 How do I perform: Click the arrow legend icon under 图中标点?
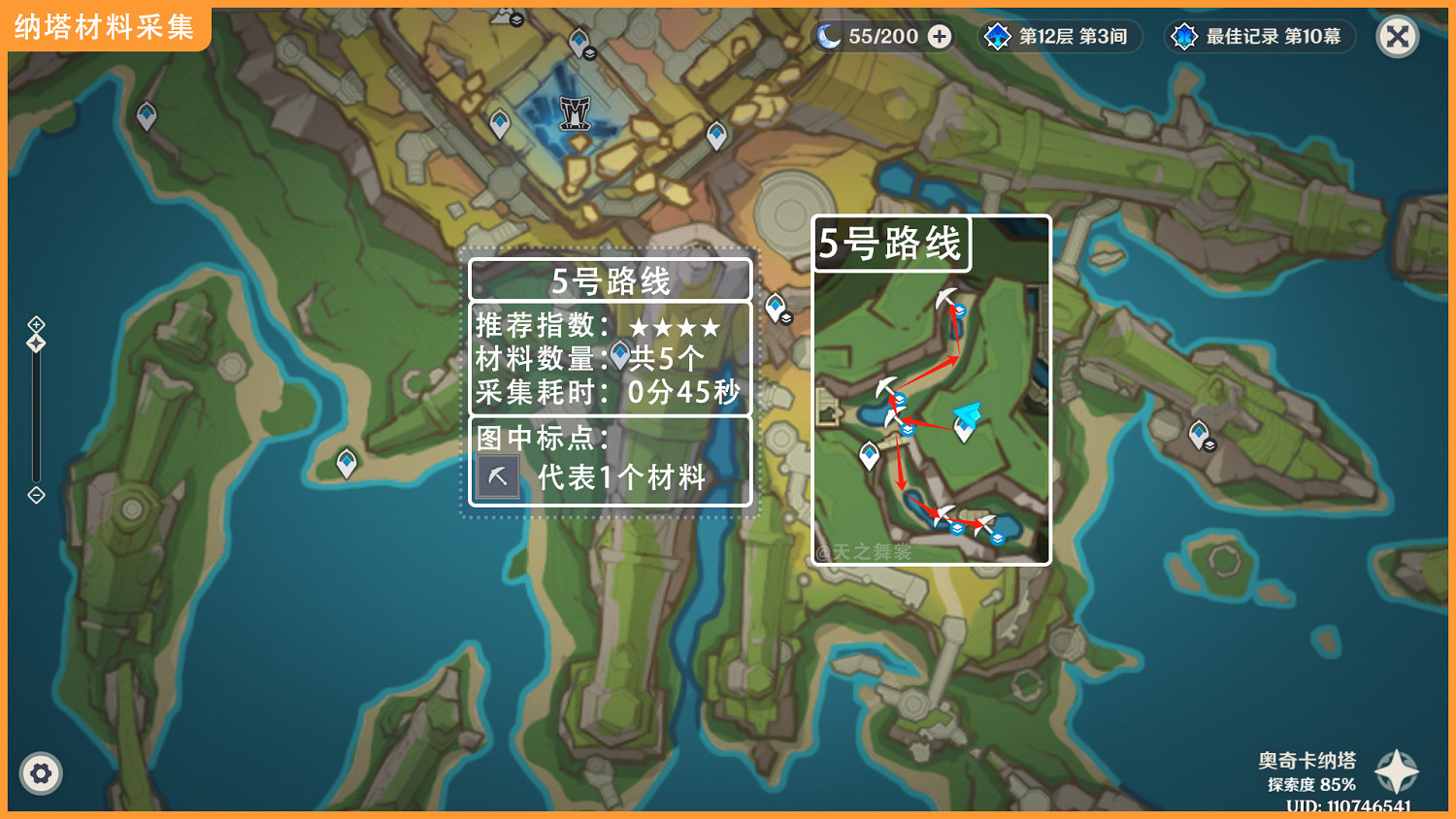pyautogui.click(x=497, y=476)
